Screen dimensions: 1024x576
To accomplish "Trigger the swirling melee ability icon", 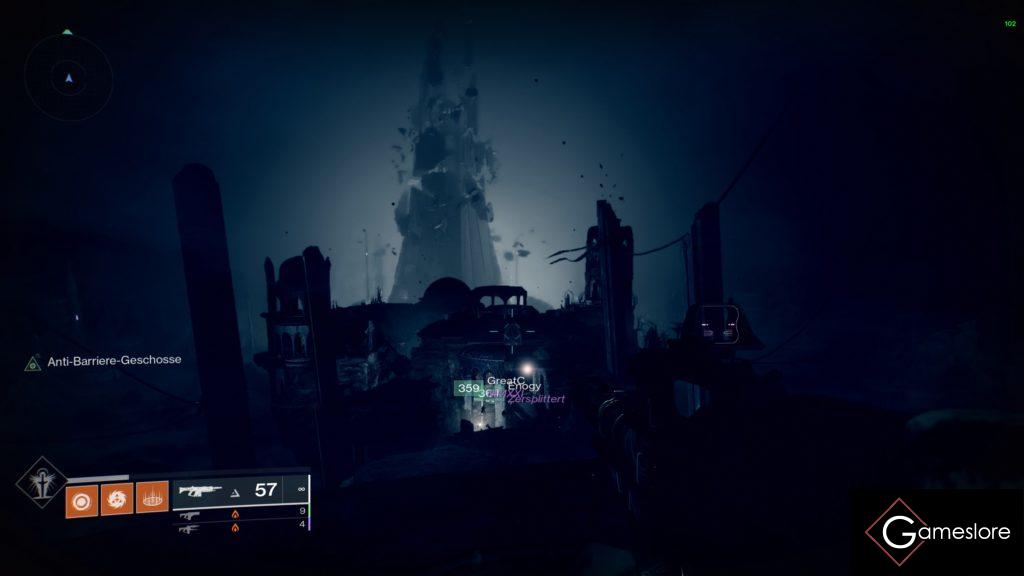I will [x=116, y=497].
